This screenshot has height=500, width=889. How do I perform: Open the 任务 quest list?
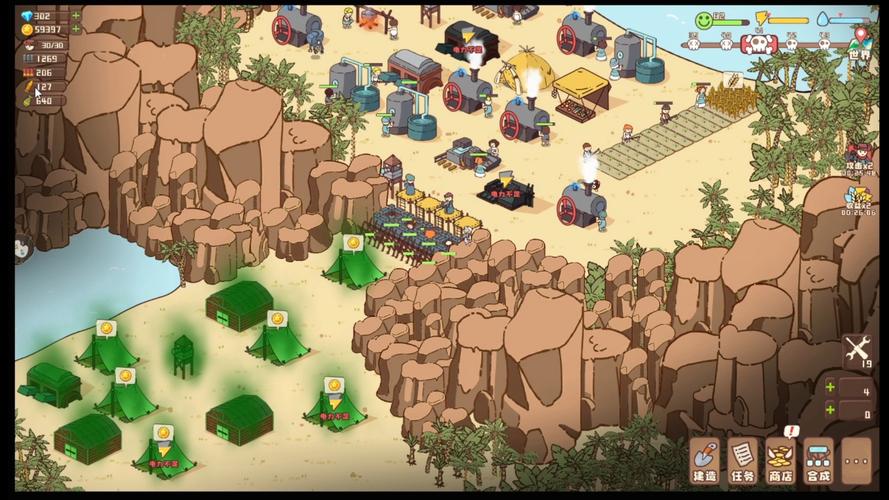(x=743, y=460)
